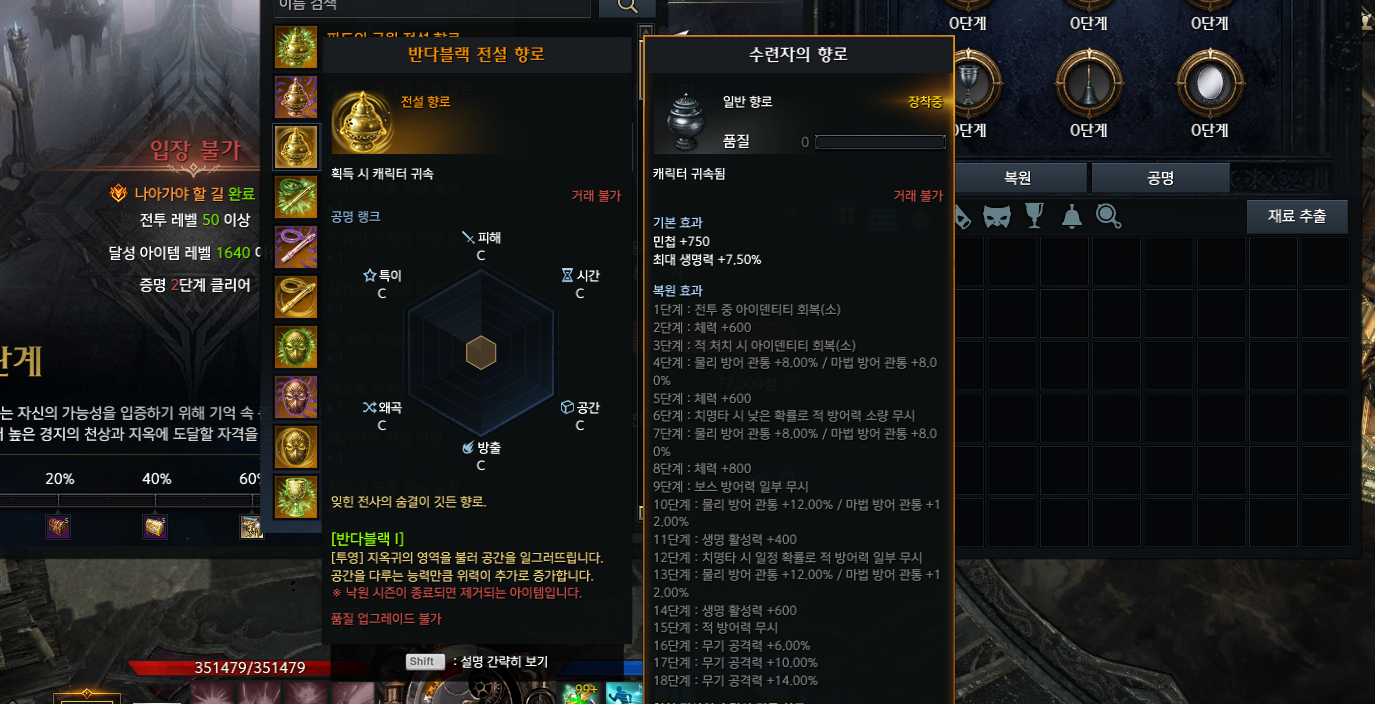This screenshot has height=704, width=1375.
Task: Choose the green mask item
Action: [x=296, y=347]
